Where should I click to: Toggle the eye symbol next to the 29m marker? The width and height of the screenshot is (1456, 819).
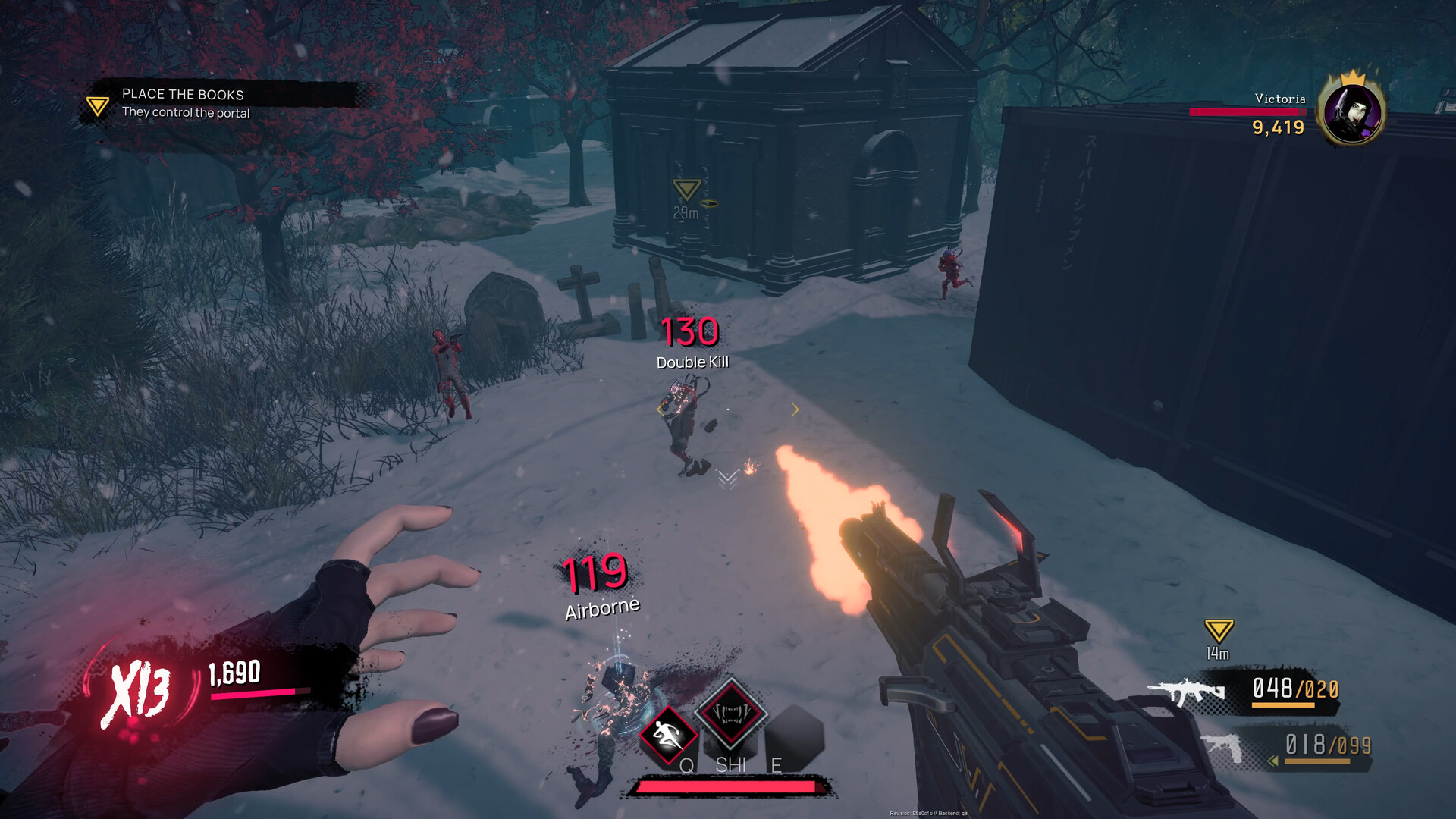(711, 202)
